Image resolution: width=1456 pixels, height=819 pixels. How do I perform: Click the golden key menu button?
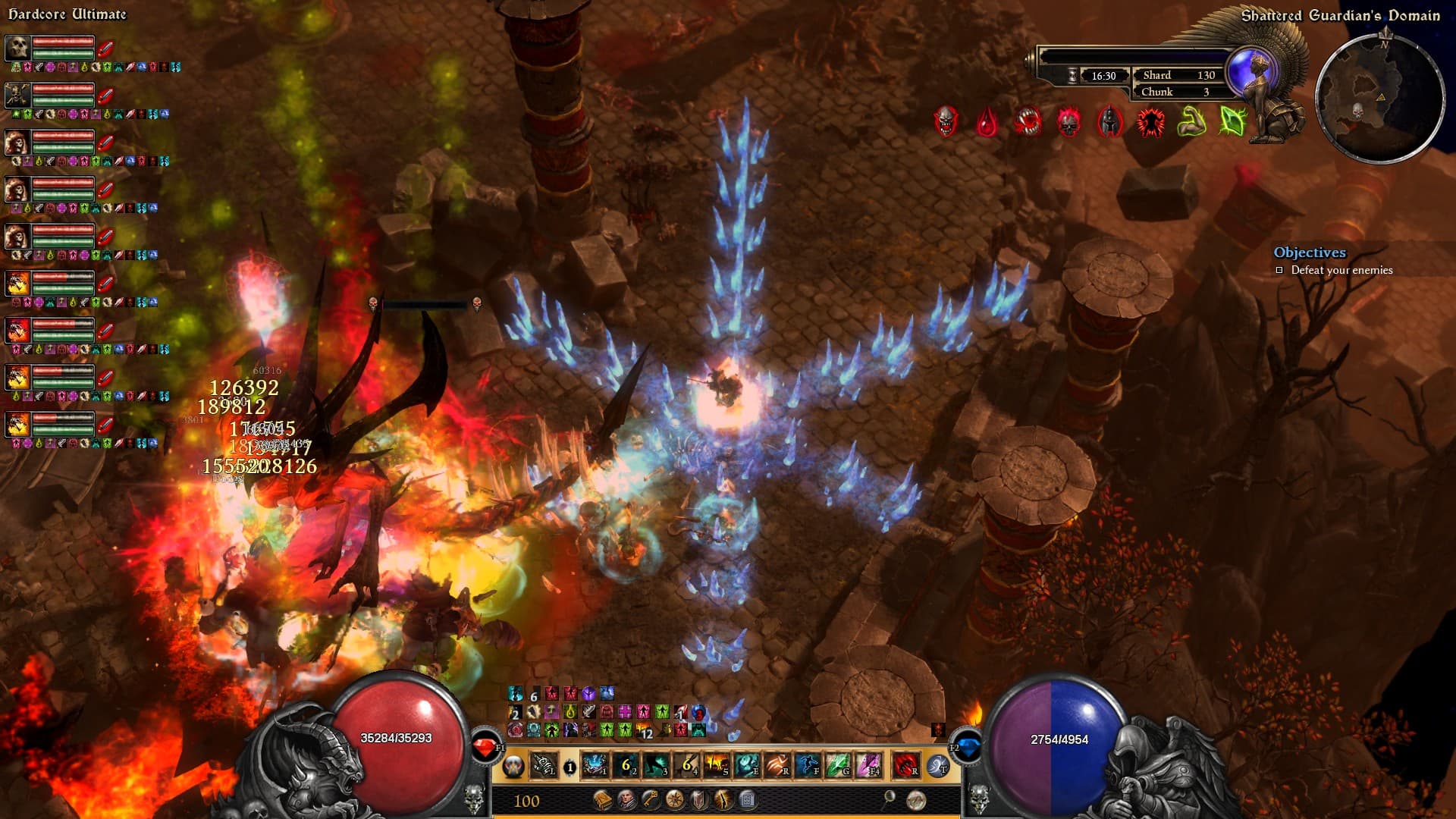[x=651, y=799]
